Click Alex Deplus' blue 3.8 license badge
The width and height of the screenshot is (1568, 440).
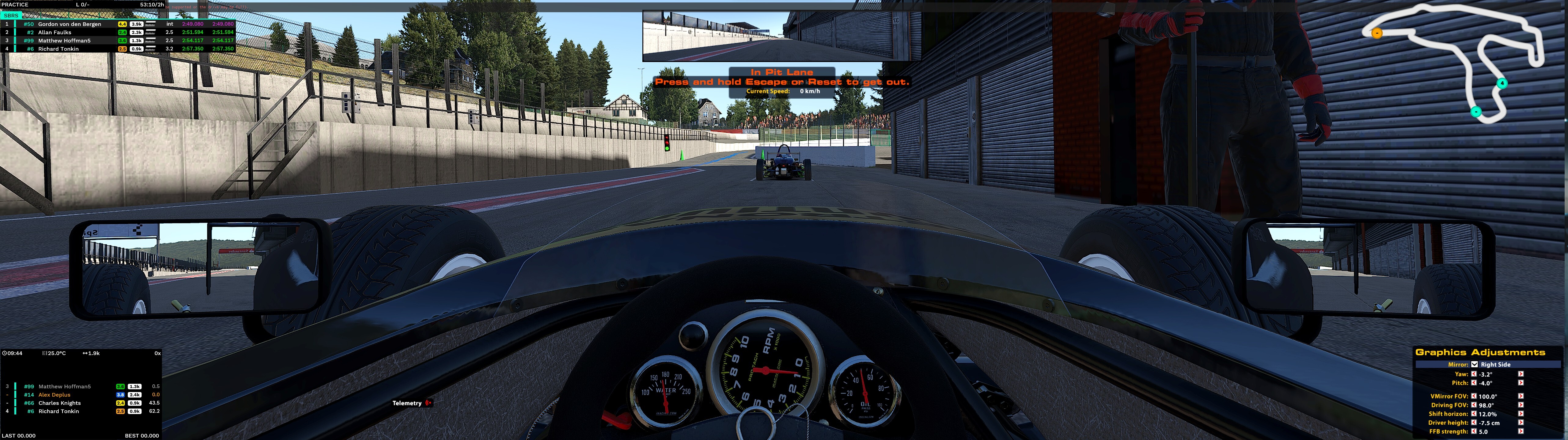coord(120,395)
